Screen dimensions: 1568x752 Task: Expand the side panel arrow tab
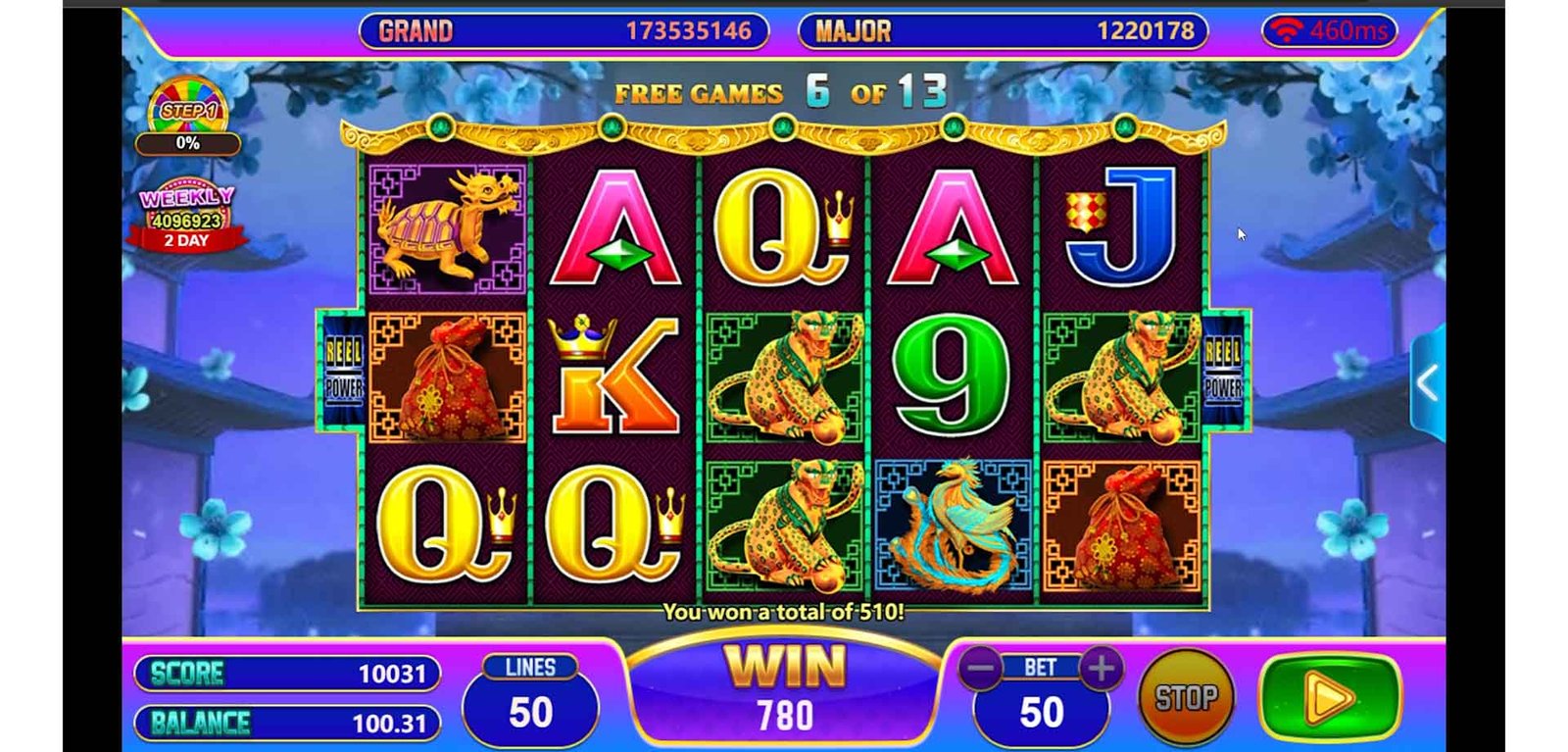[1428, 383]
